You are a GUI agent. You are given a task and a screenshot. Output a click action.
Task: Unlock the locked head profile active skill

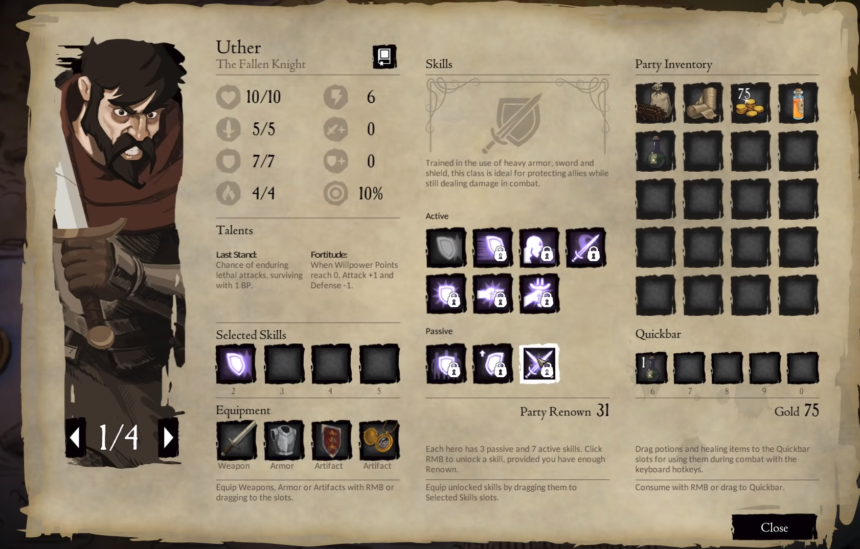coord(538,247)
